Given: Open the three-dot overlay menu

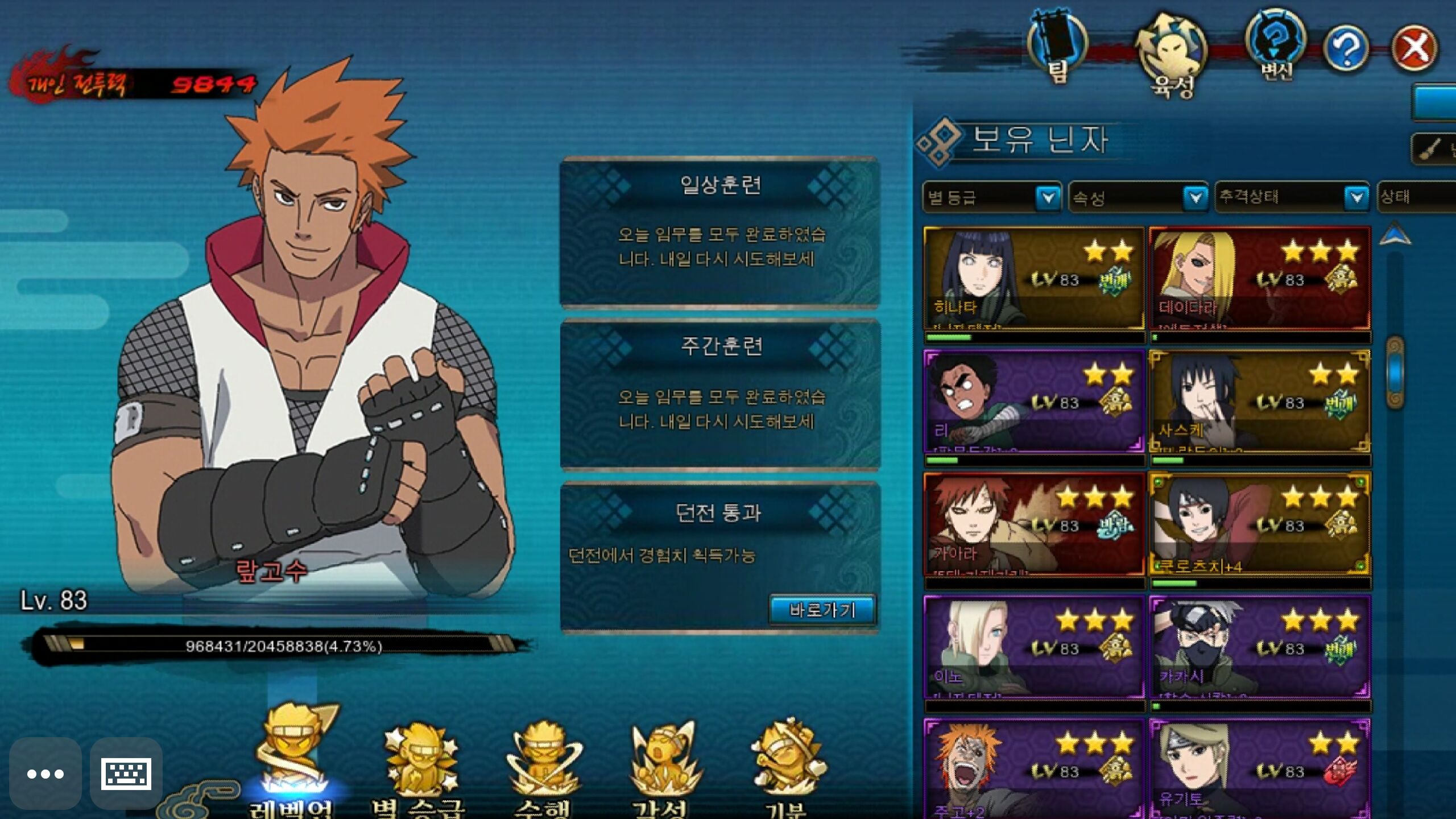Looking at the screenshot, I should tap(45, 773).
